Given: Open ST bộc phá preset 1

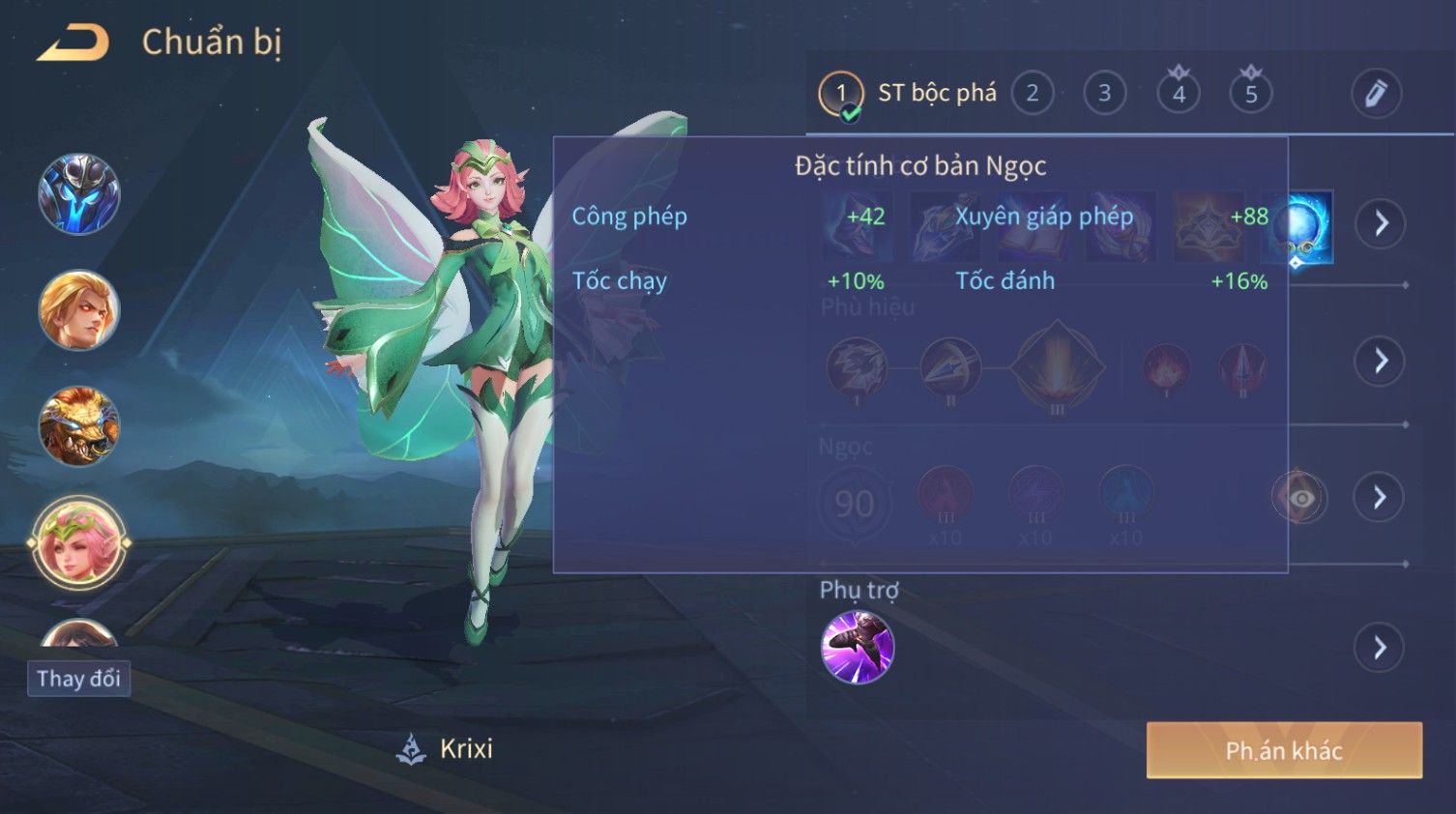Looking at the screenshot, I should pos(841,94).
